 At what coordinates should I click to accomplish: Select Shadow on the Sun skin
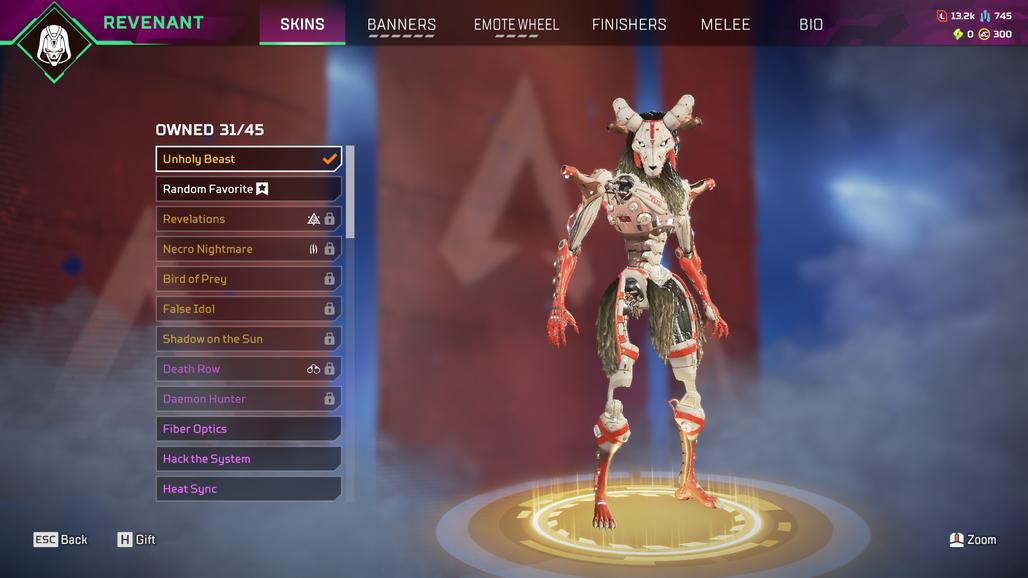[248, 339]
